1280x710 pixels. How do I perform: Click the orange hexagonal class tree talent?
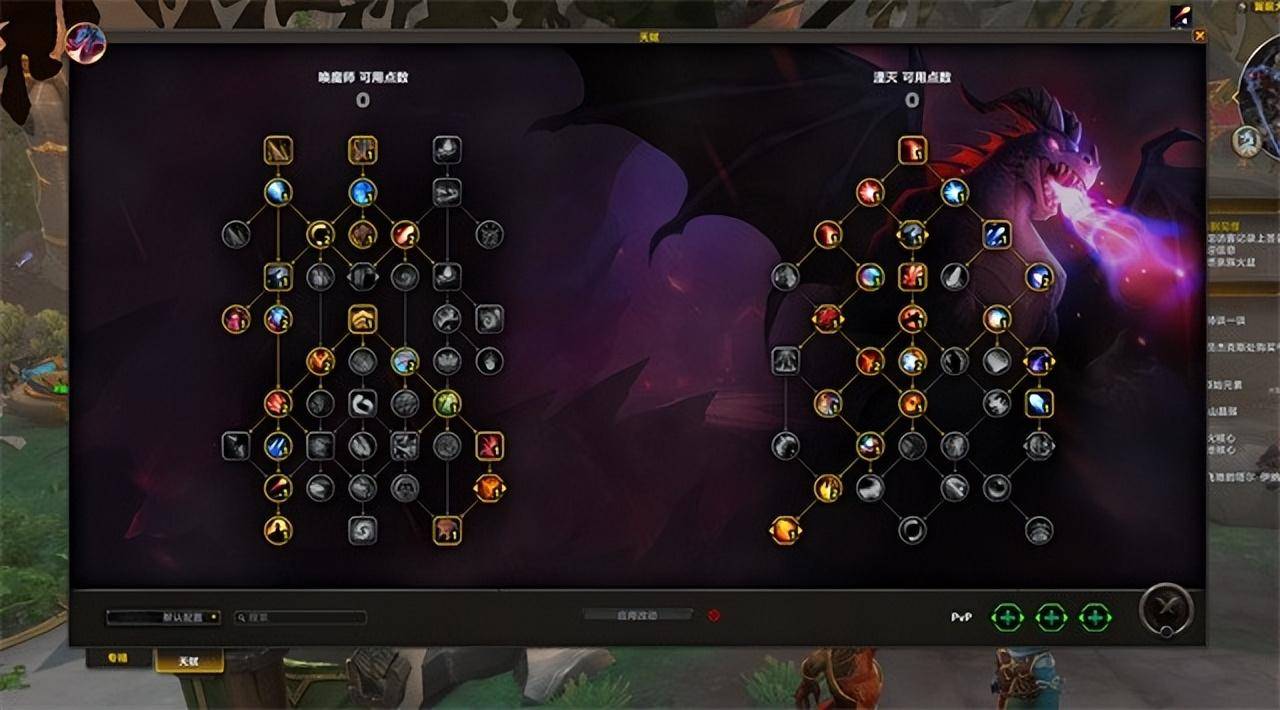489,488
